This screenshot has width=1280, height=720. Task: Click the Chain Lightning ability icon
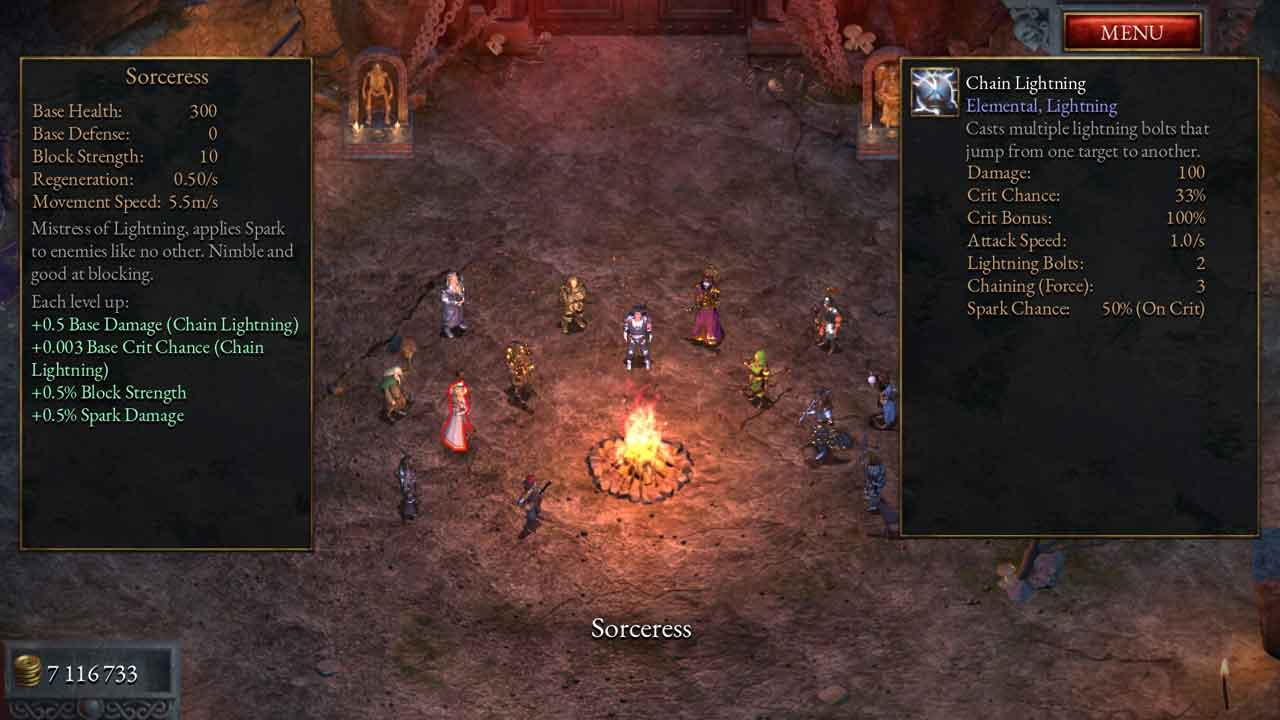(x=935, y=93)
